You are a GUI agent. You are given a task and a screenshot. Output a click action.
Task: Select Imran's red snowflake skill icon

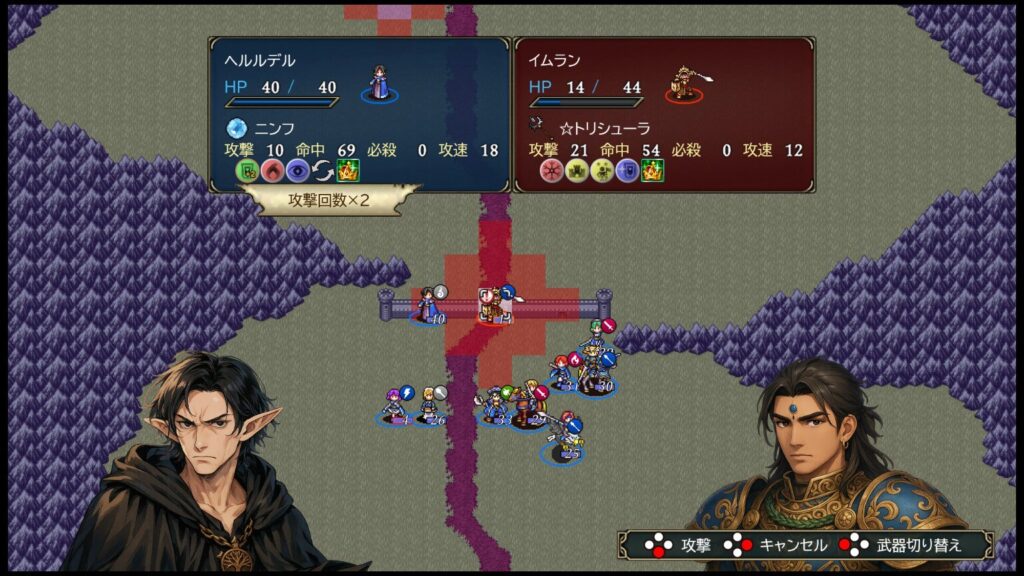pyautogui.click(x=551, y=171)
